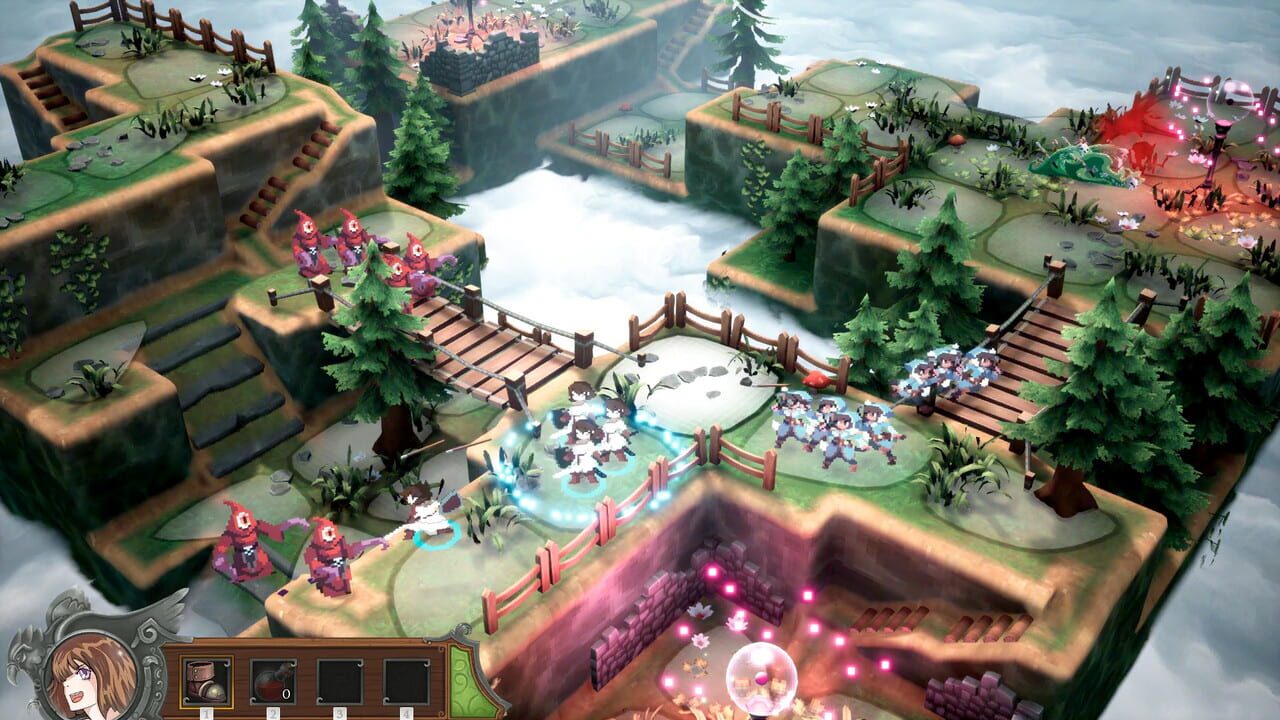This screenshot has height=720, width=1280.
Task: Click the empty item slot 4
Action: (x=406, y=681)
